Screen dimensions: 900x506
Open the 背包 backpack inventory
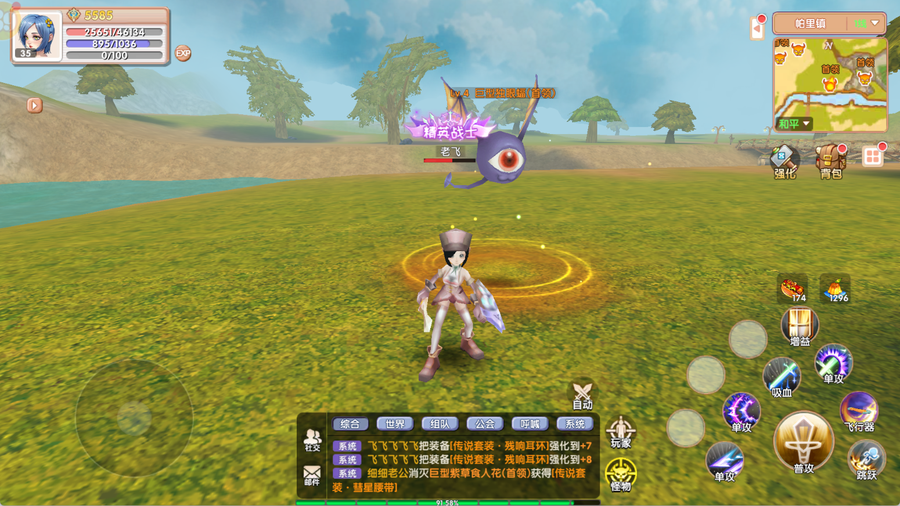tap(830, 160)
